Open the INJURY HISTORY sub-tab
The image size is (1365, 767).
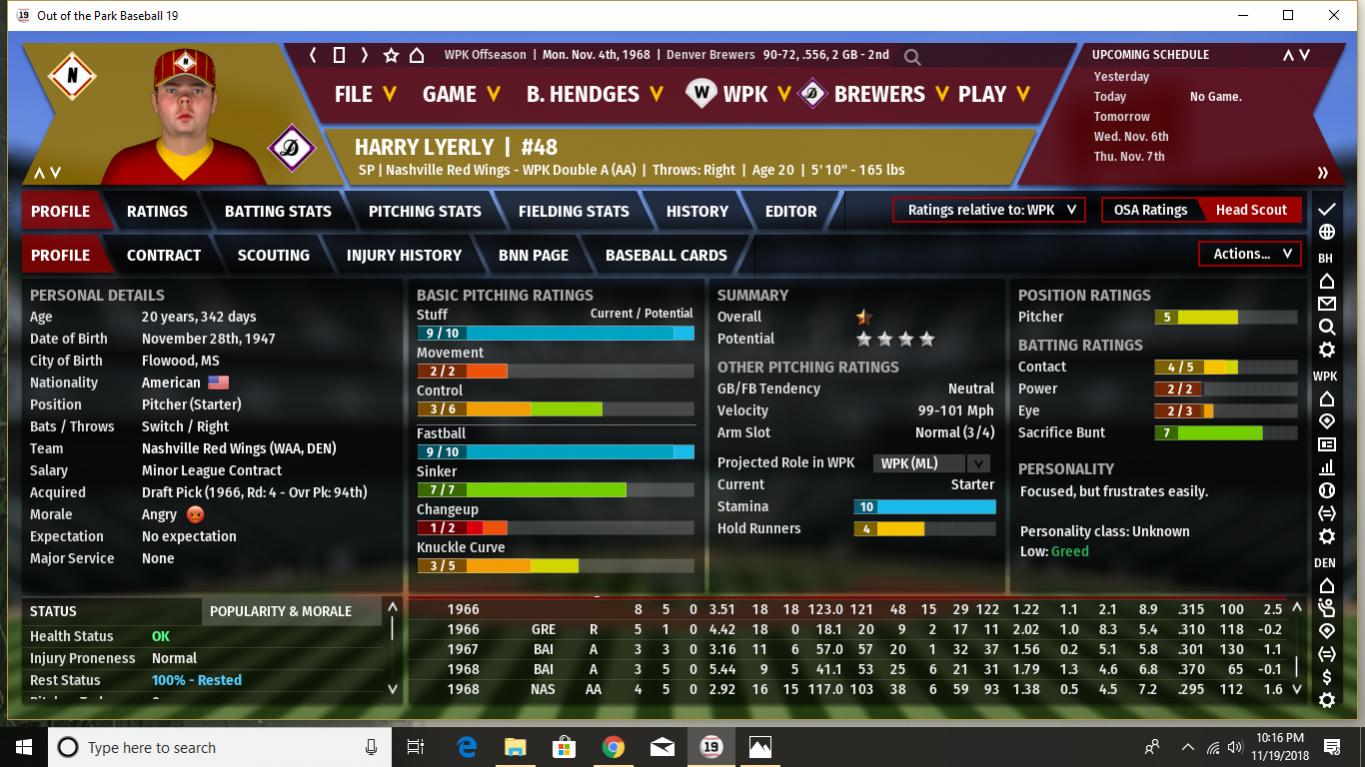coord(404,255)
